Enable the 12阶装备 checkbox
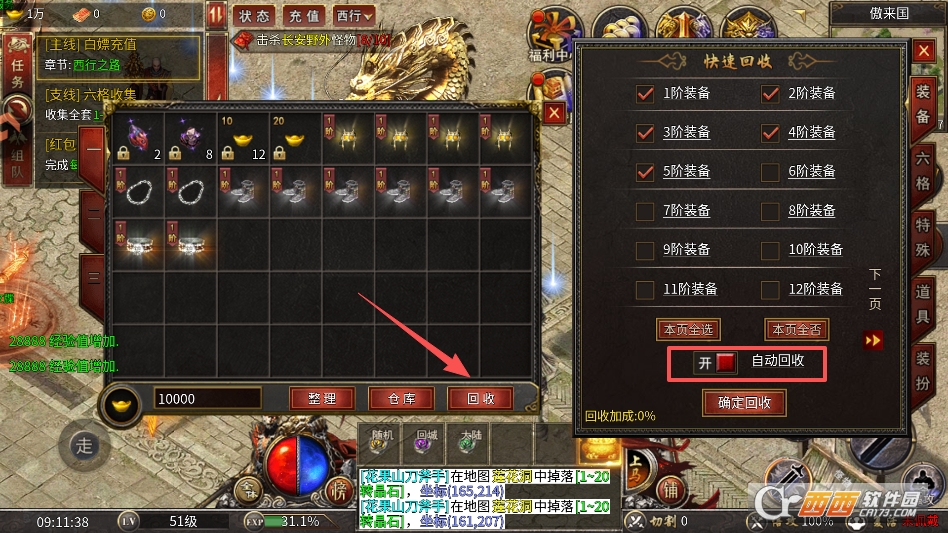 pos(770,290)
